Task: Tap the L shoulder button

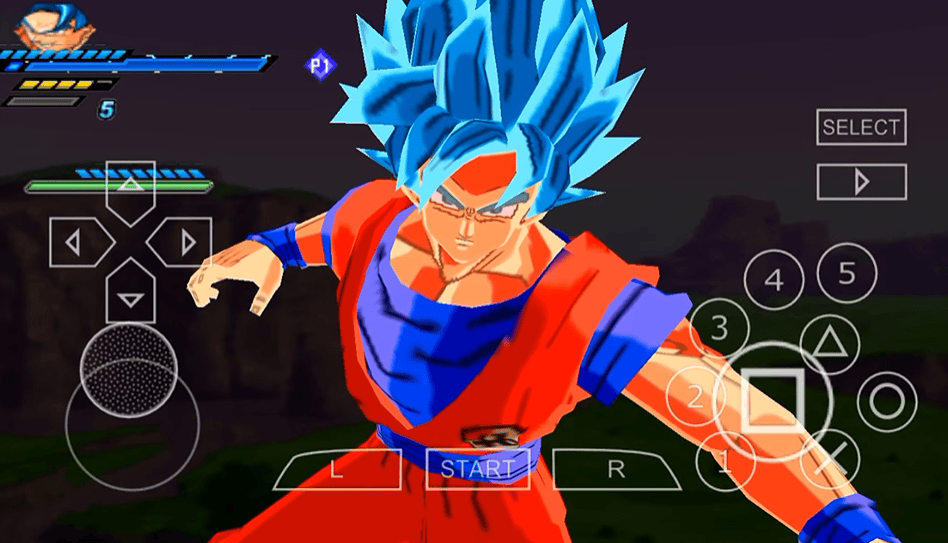Action: point(337,469)
